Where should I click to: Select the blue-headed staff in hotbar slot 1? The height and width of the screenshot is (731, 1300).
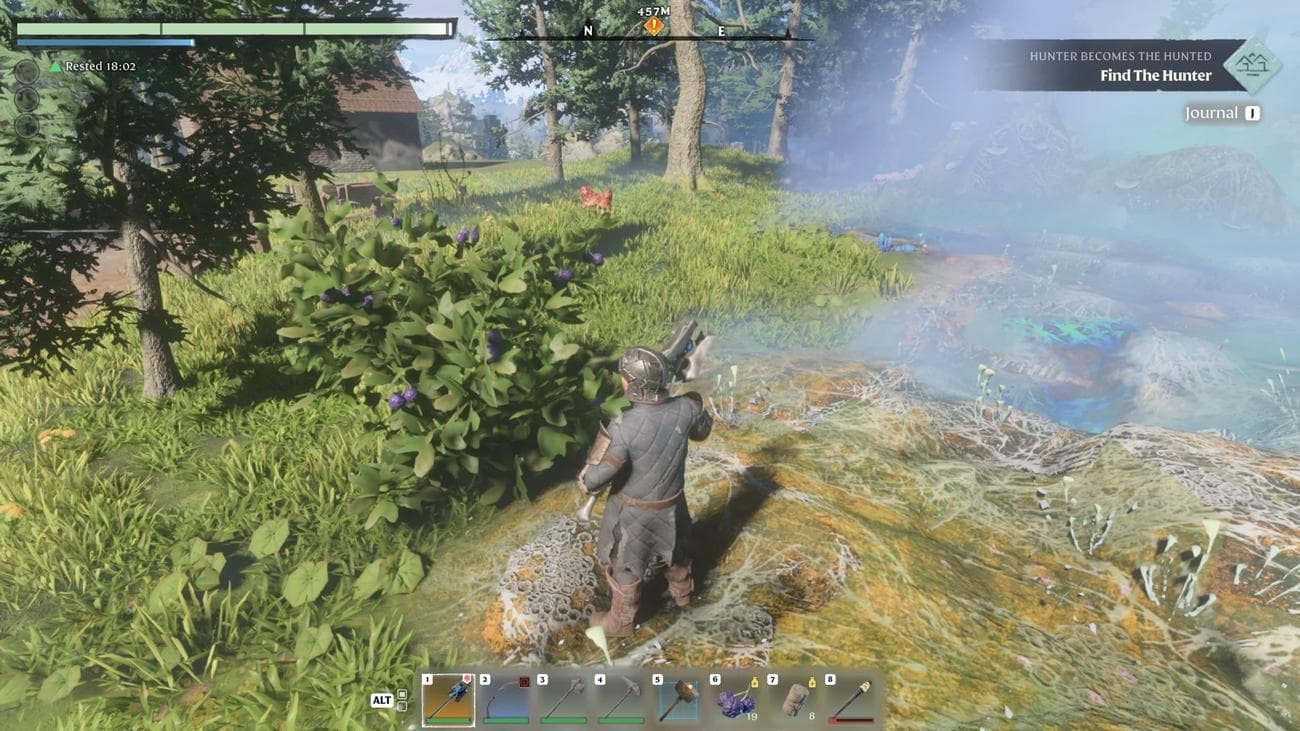[x=448, y=699]
